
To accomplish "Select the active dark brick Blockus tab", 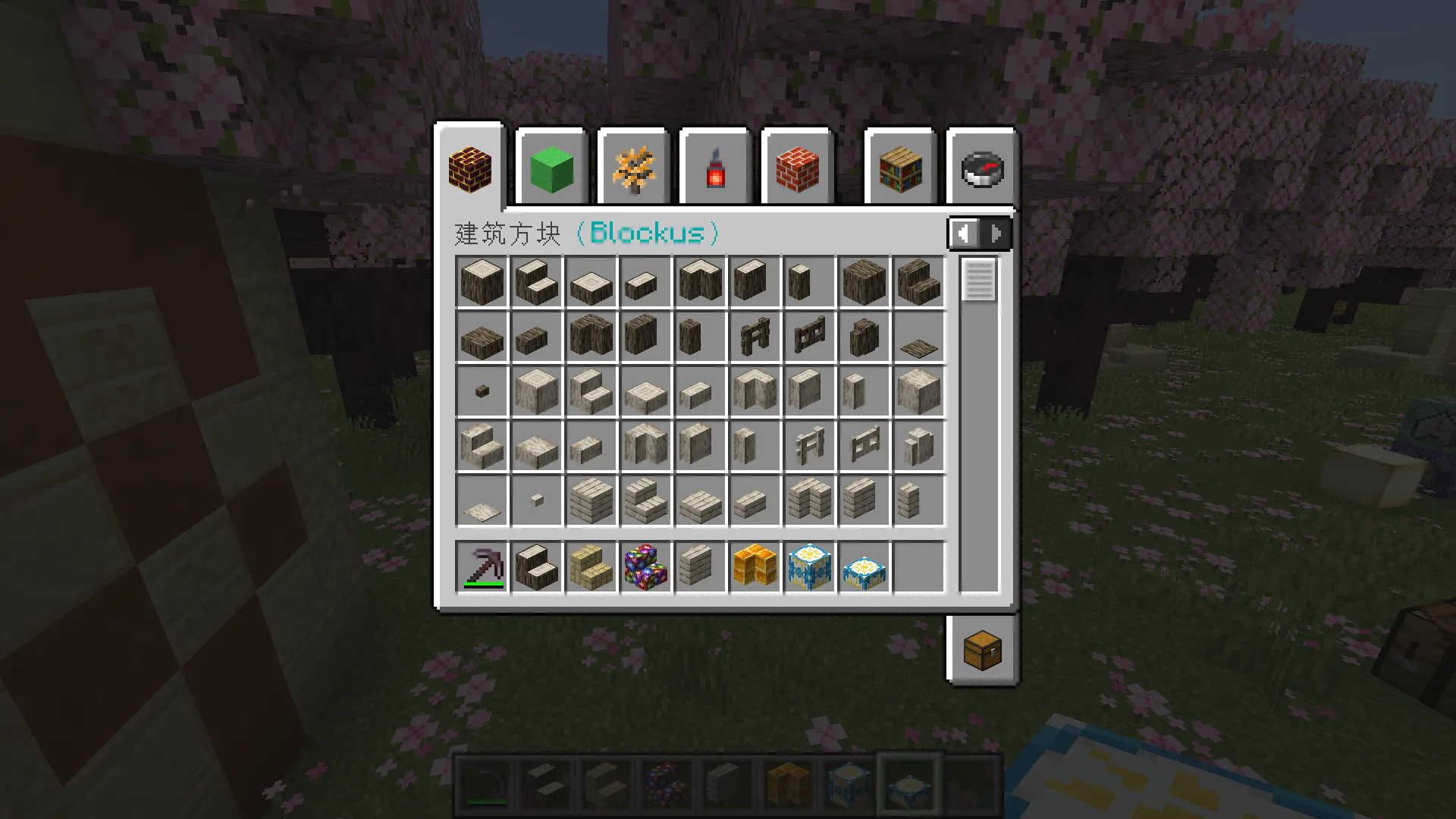I will tap(470, 169).
